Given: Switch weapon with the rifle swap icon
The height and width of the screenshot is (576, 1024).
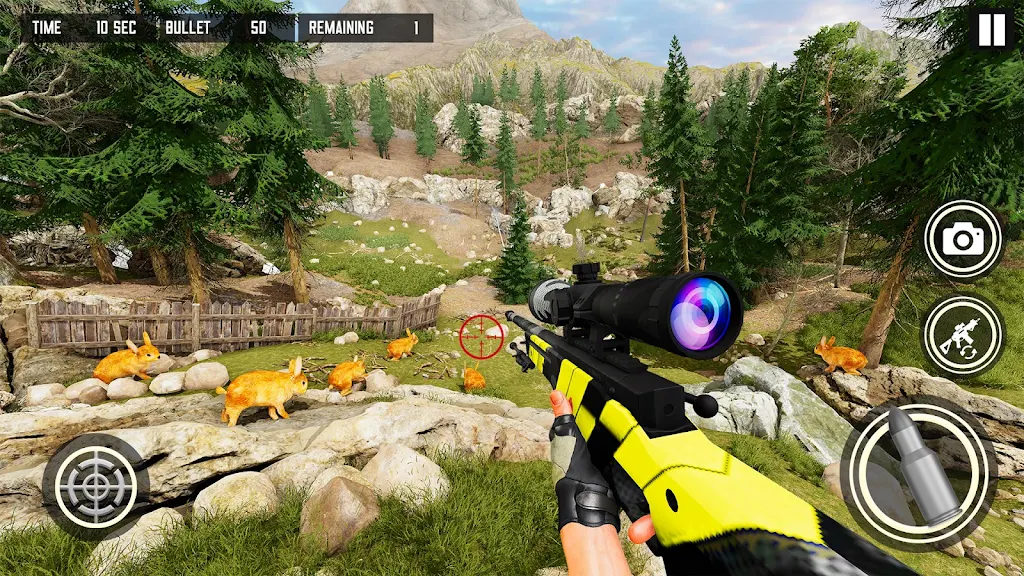Looking at the screenshot, I should [962, 336].
